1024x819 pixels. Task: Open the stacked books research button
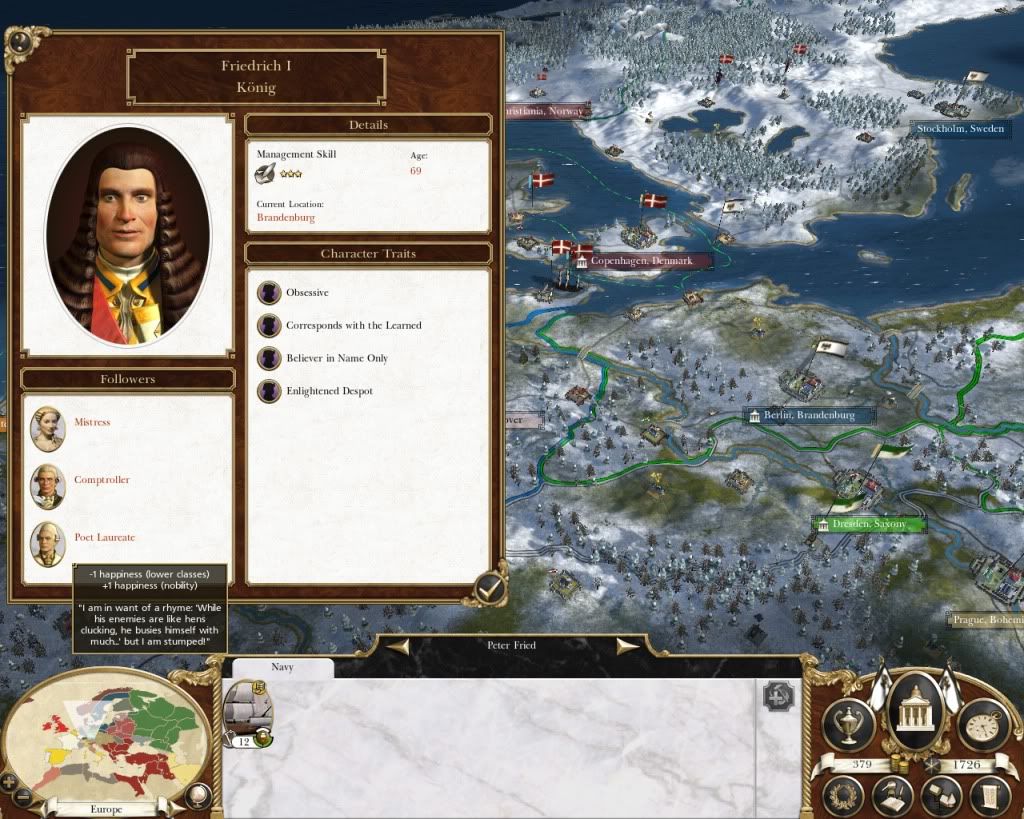(x=940, y=796)
